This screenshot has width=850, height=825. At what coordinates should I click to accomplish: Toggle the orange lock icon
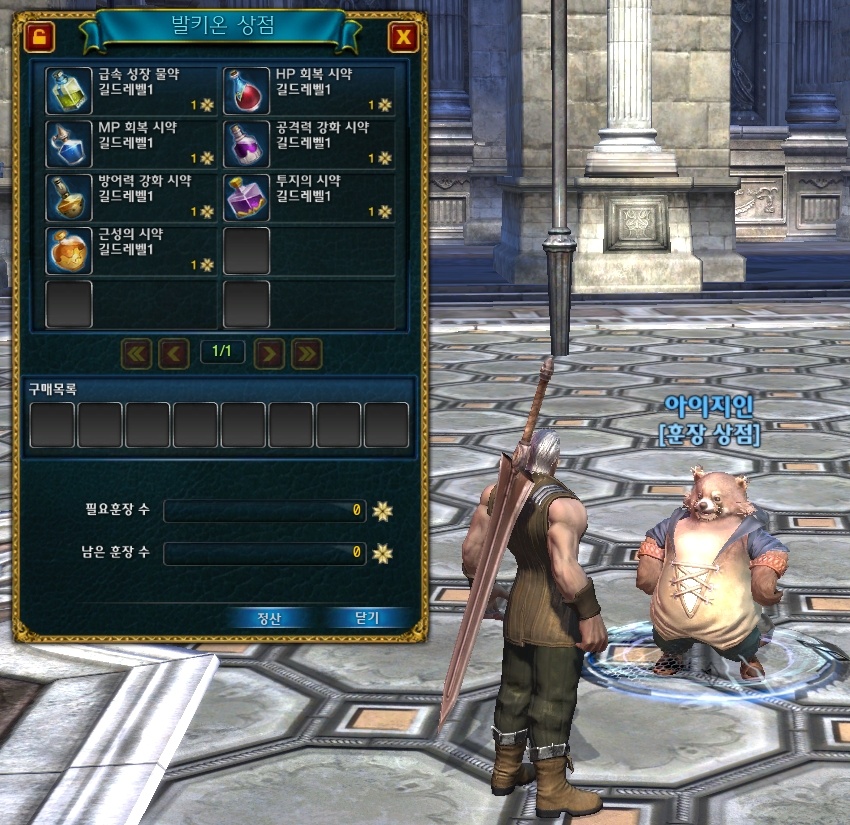point(39,38)
